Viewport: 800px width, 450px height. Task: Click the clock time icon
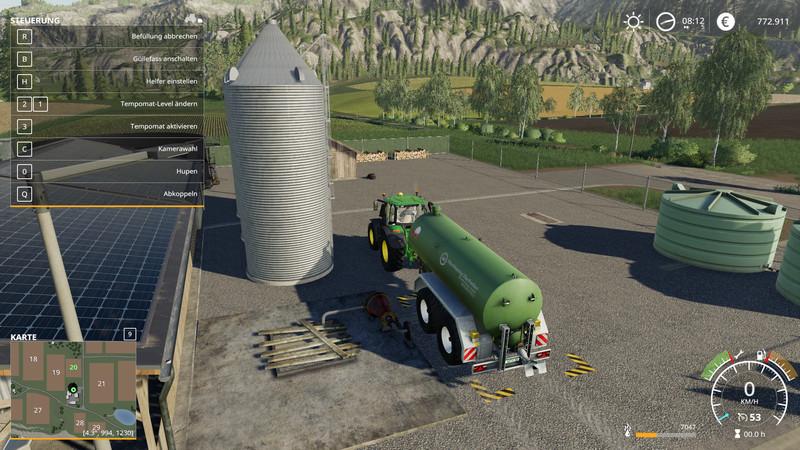pyautogui.click(x=666, y=21)
